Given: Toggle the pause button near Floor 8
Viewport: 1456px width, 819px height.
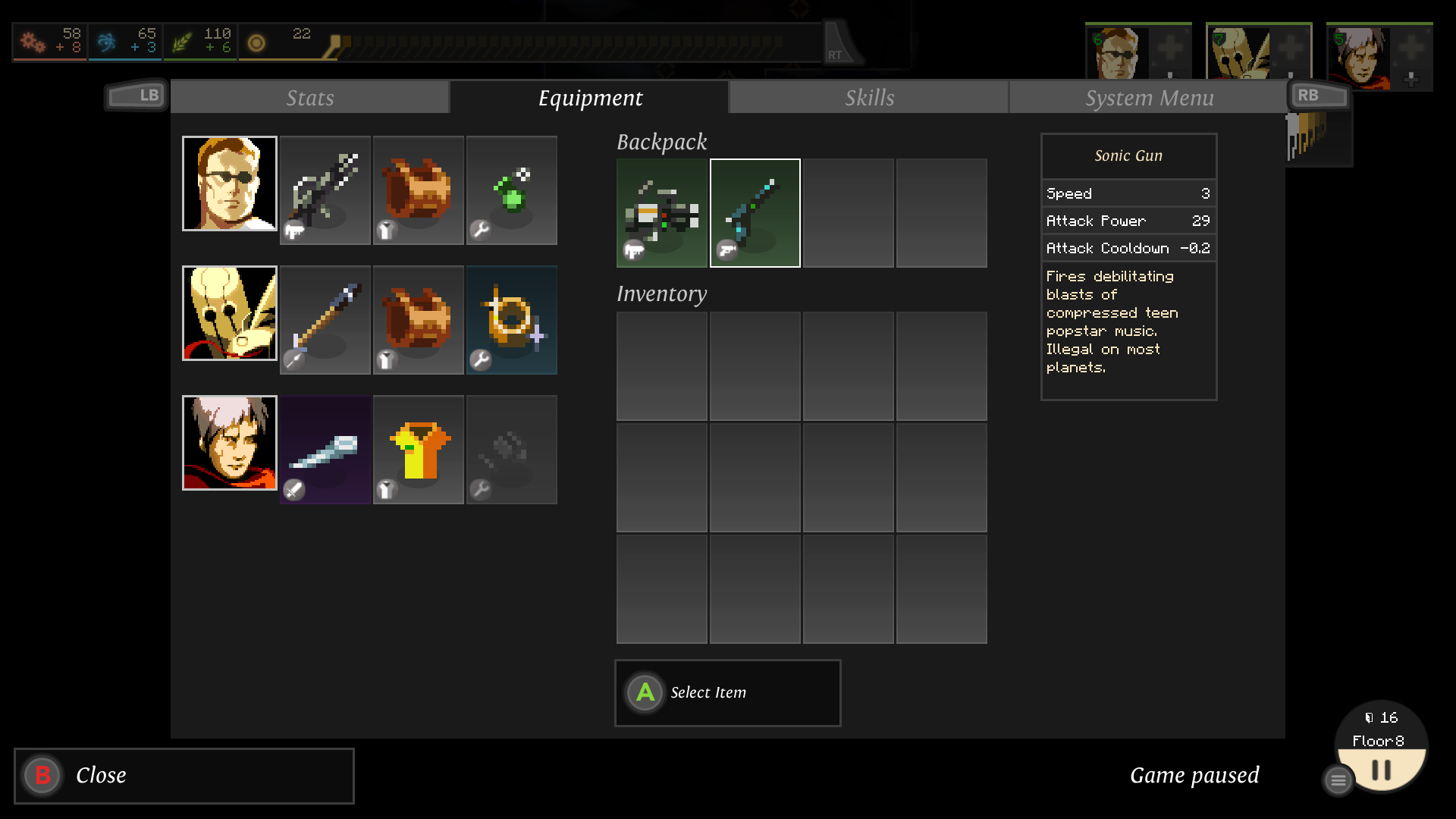Looking at the screenshot, I should pos(1382,770).
